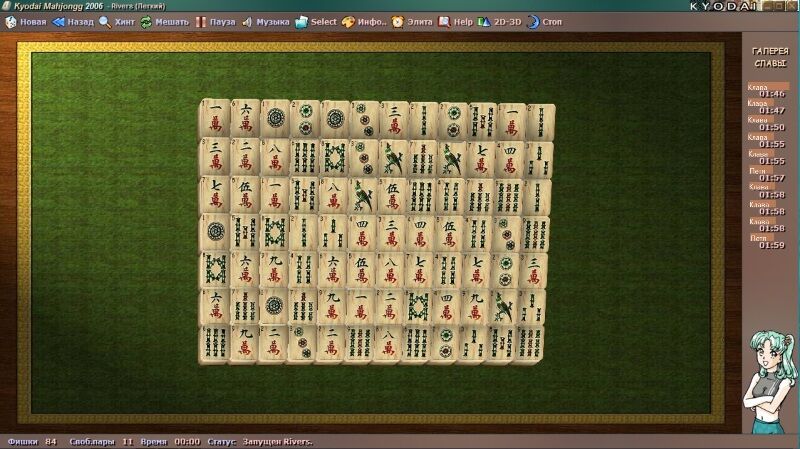Open the Музыка music options
This screenshot has width=800, height=449.
[x=265, y=21]
